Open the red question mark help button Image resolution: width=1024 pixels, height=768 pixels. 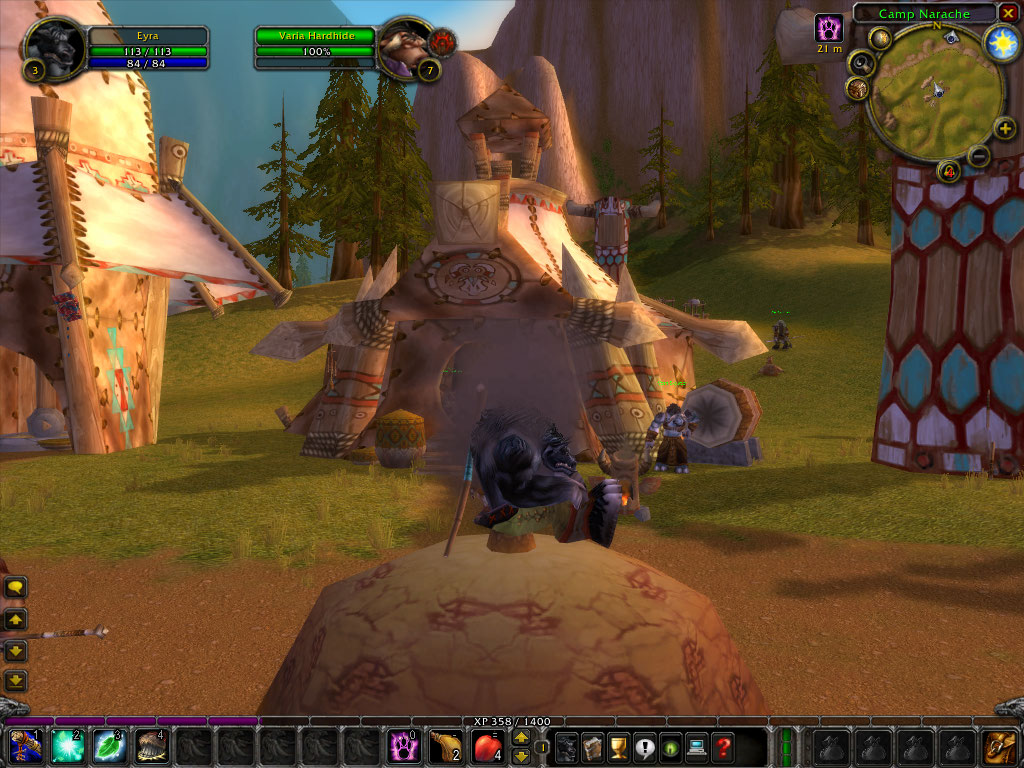click(722, 747)
